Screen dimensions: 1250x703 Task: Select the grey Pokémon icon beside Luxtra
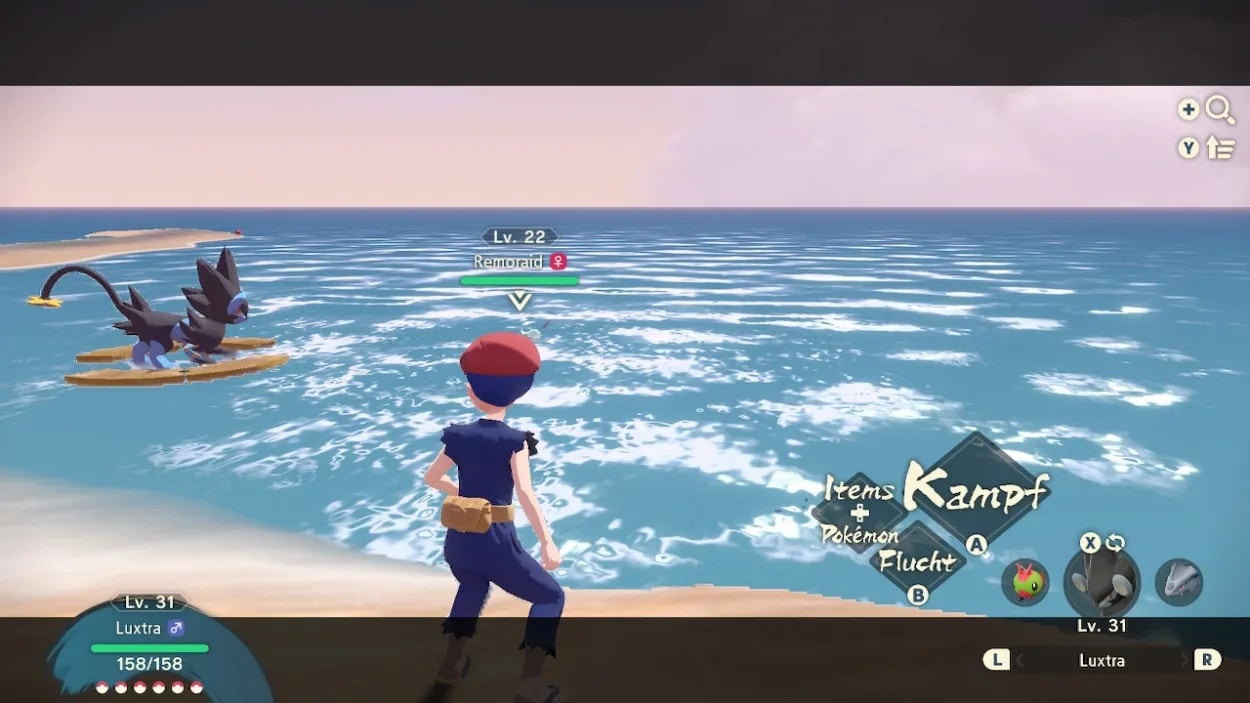(1178, 582)
